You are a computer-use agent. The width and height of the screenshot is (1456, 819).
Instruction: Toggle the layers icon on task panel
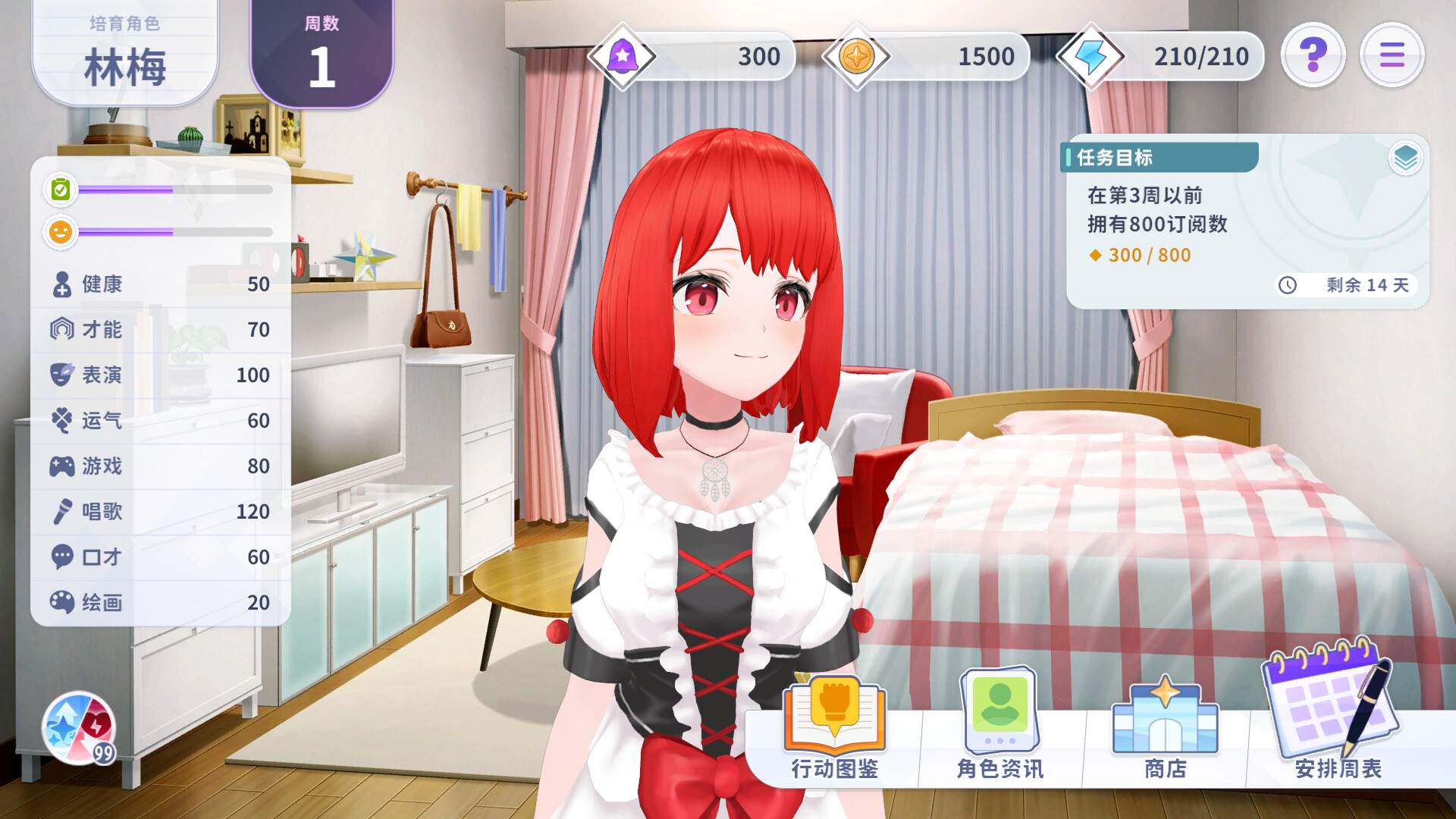click(1404, 157)
